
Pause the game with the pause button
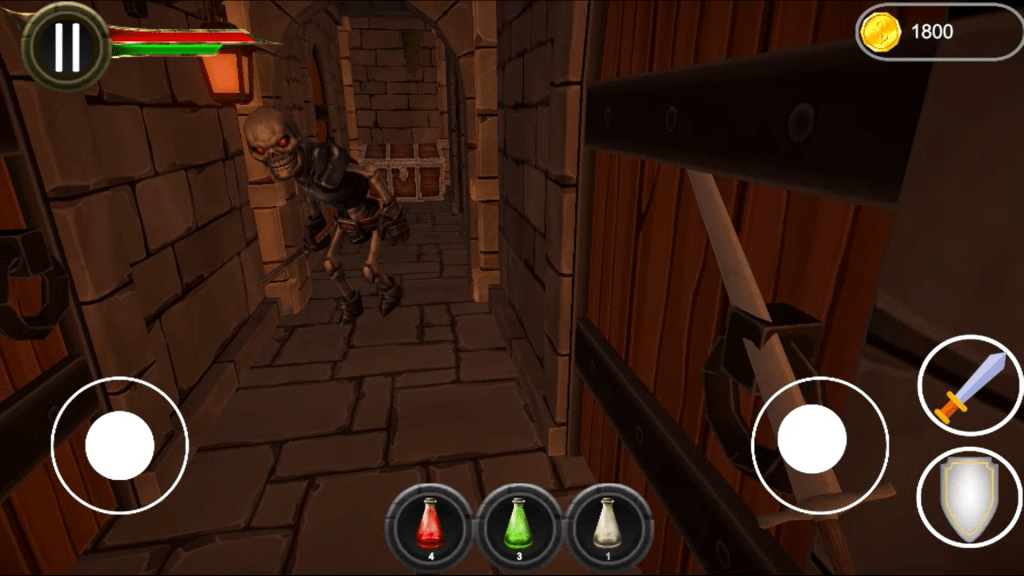66,47
